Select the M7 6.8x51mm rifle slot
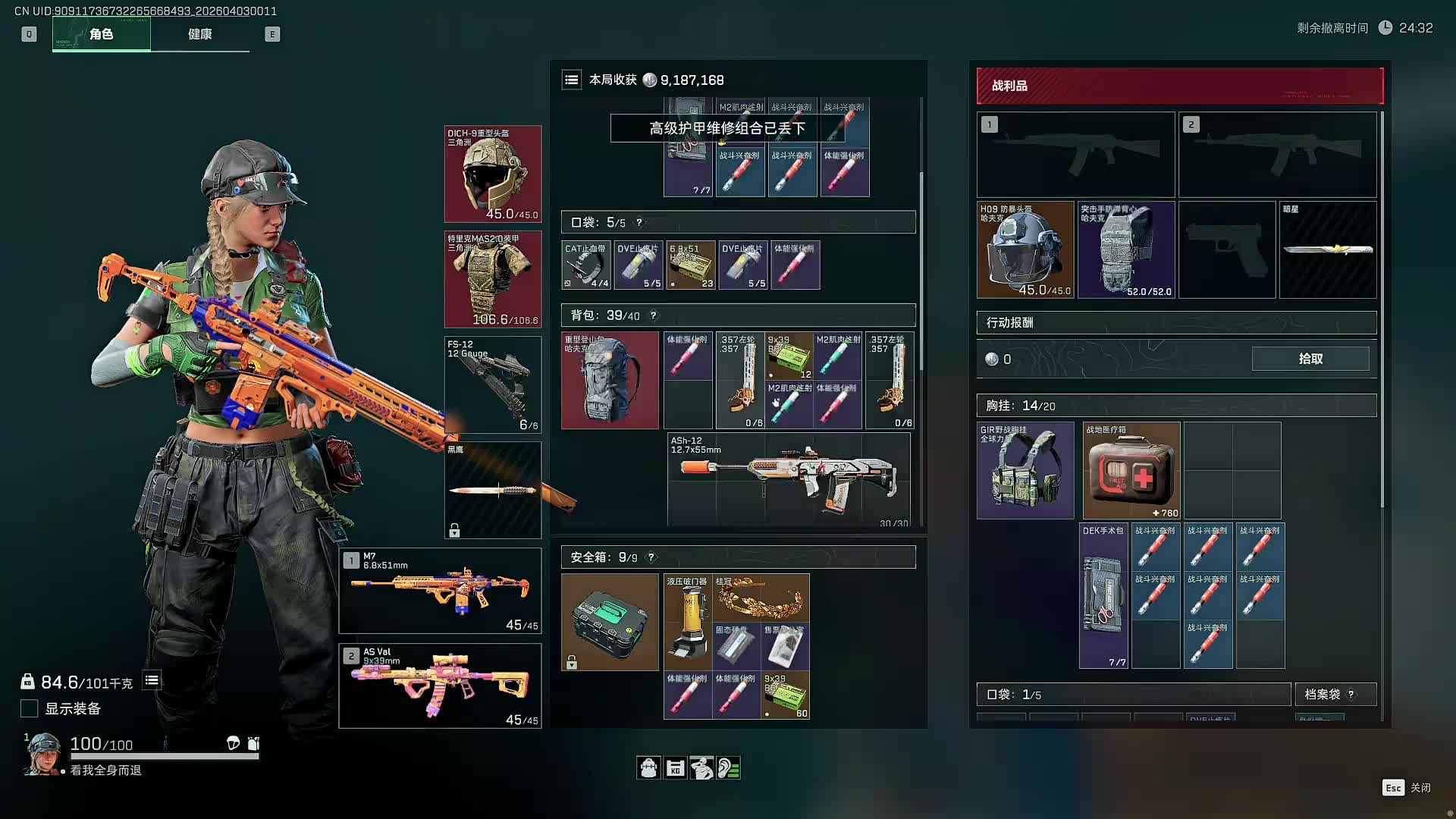This screenshot has width=1456, height=819. (x=440, y=591)
